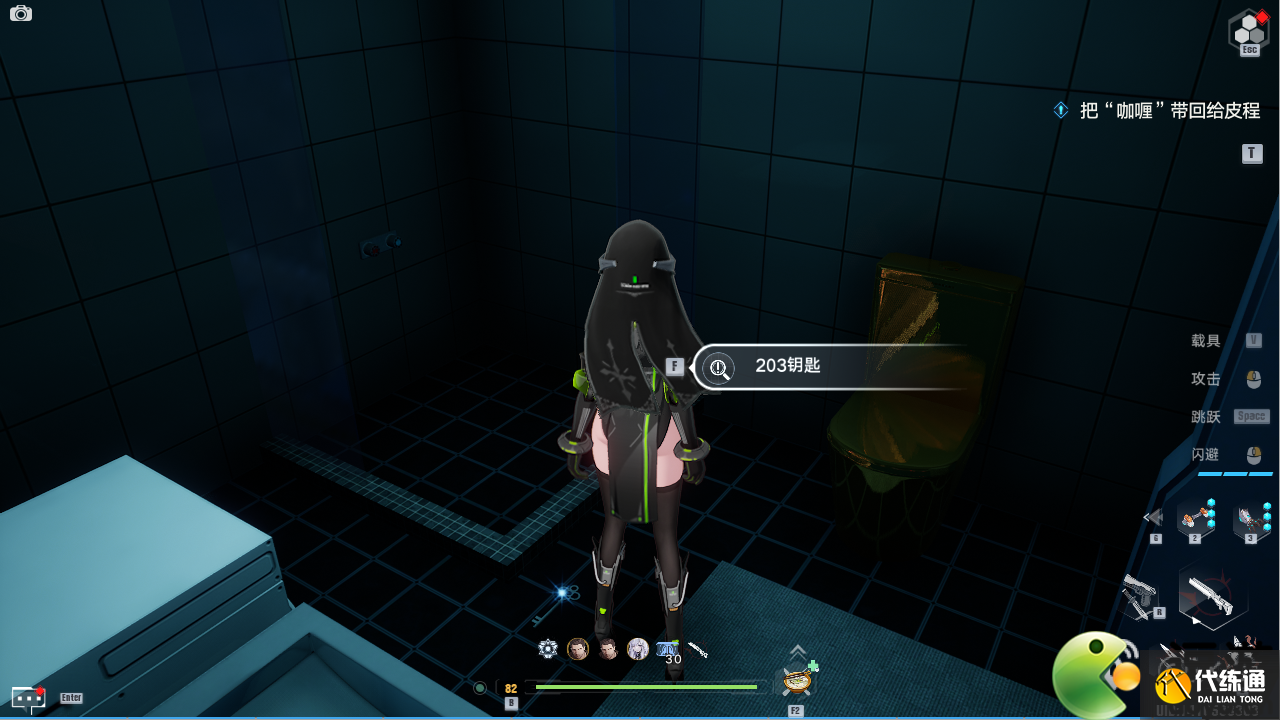Toggle the 跳跃 Space keybind indicator
The width and height of the screenshot is (1280, 720).
coord(1251,415)
